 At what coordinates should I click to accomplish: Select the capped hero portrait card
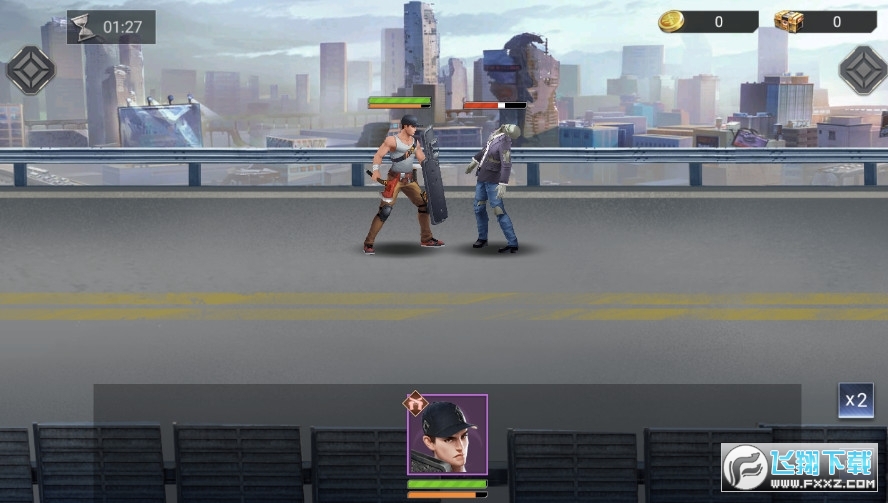click(x=447, y=435)
